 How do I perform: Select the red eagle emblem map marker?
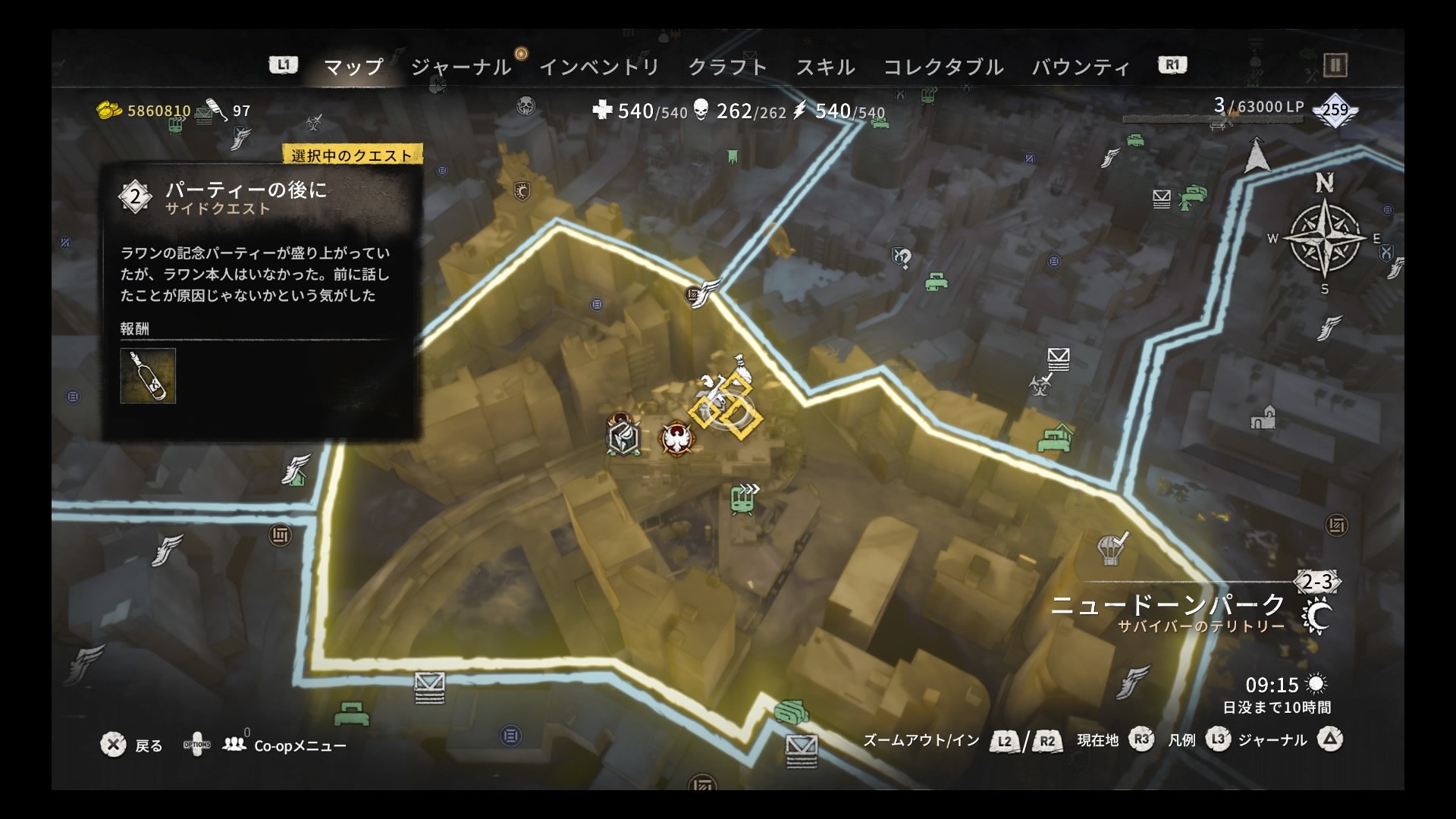(675, 438)
